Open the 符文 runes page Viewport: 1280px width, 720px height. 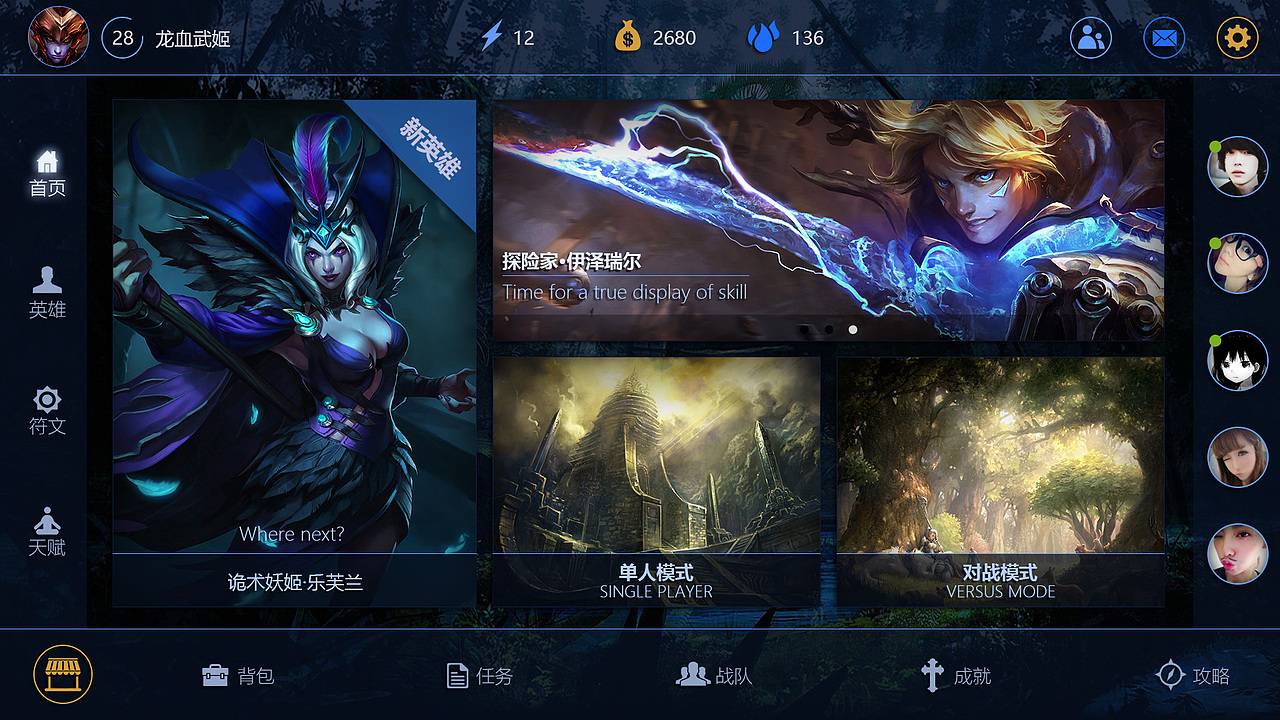44,408
